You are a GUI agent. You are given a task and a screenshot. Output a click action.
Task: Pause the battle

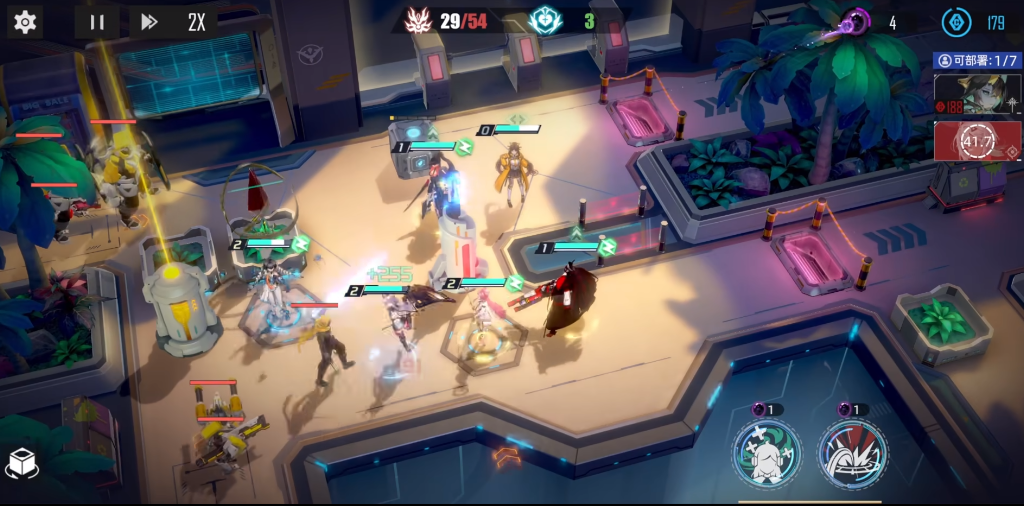(x=97, y=22)
